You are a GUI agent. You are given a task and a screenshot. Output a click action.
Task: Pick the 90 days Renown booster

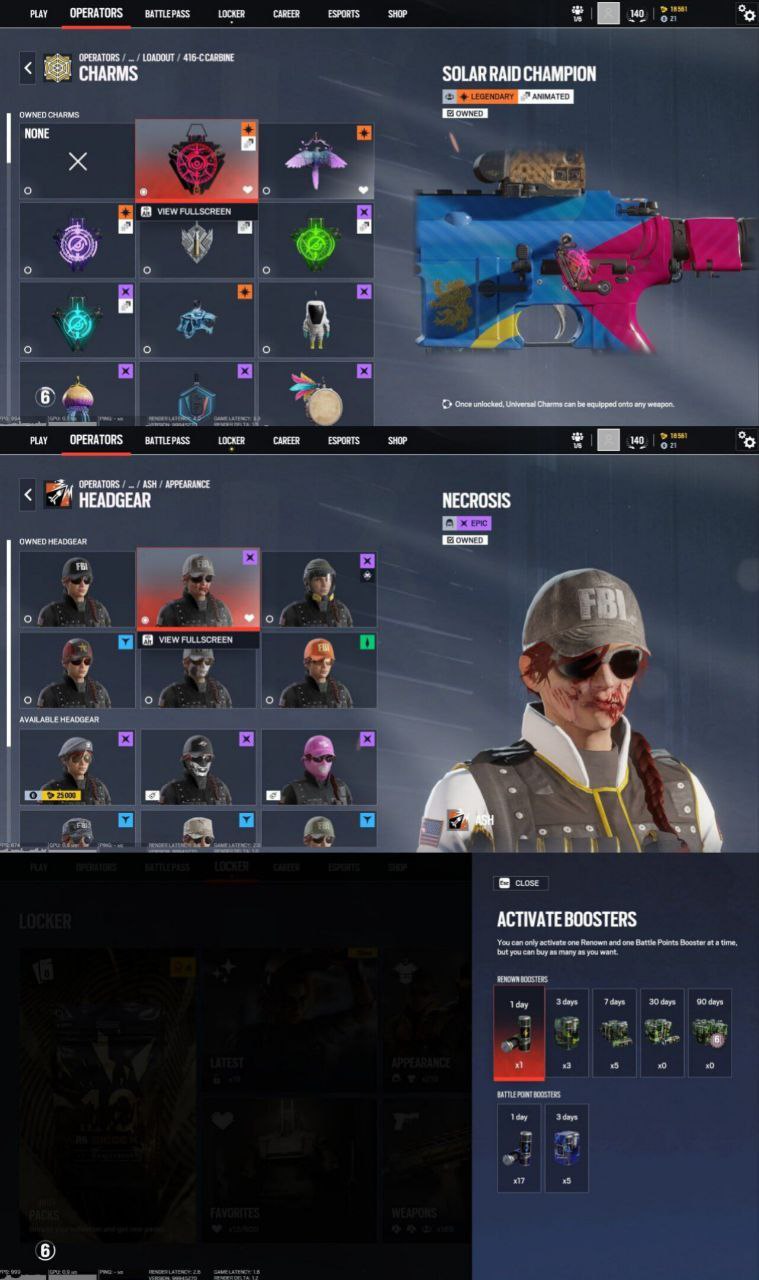pos(709,1033)
